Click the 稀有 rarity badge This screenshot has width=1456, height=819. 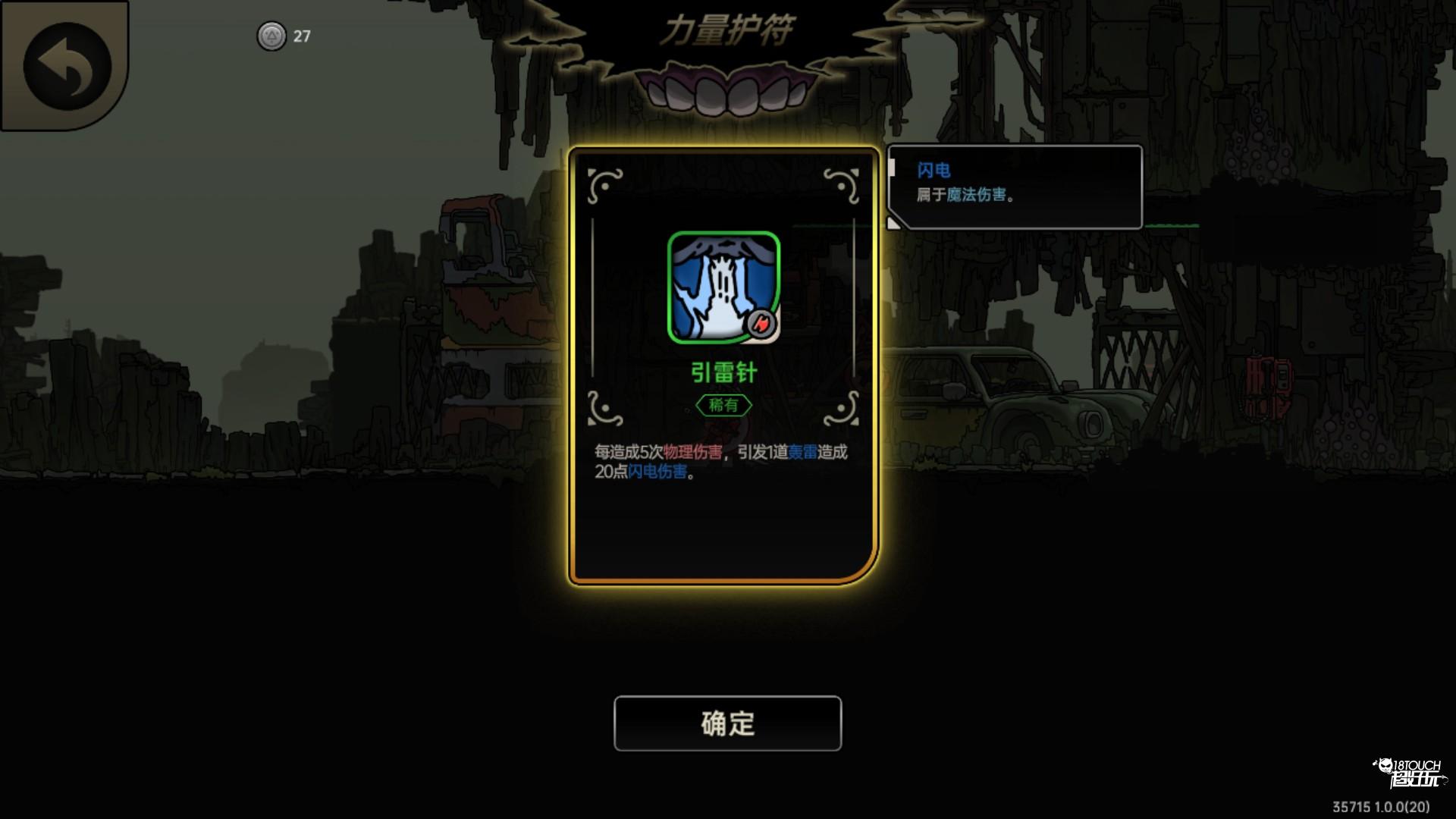click(725, 404)
